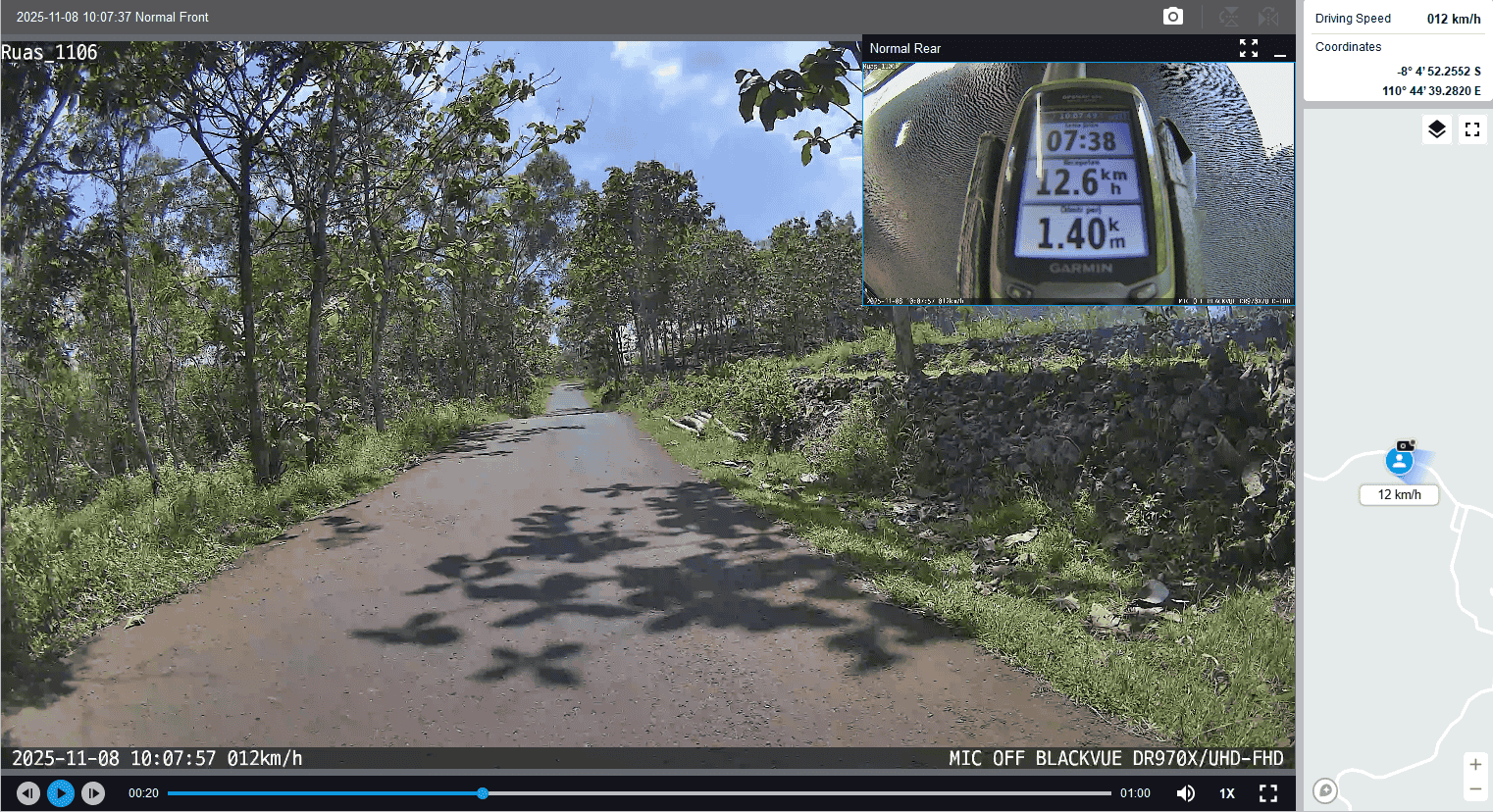
Task: Minimize the Normal Rear camera window
Action: click(x=1280, y=49)
